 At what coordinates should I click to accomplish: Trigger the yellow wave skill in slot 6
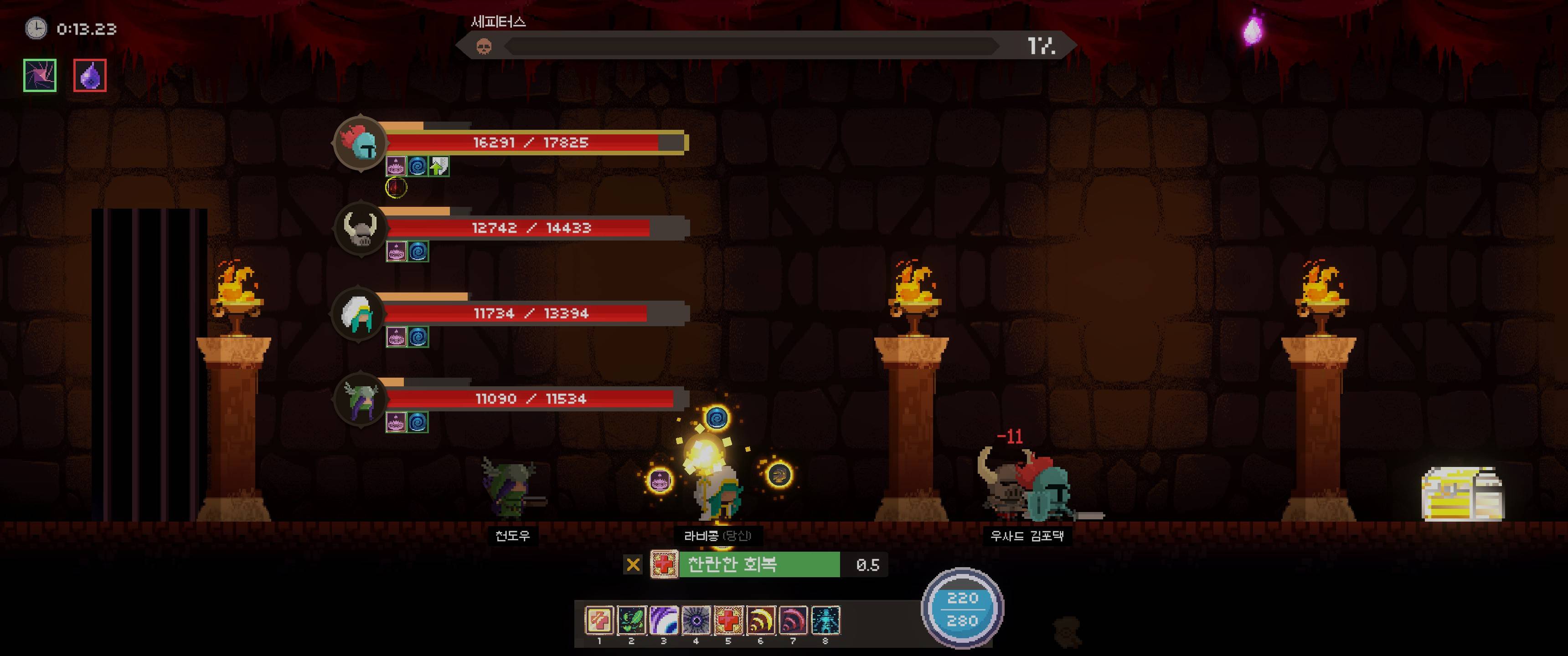coord(760,620)
